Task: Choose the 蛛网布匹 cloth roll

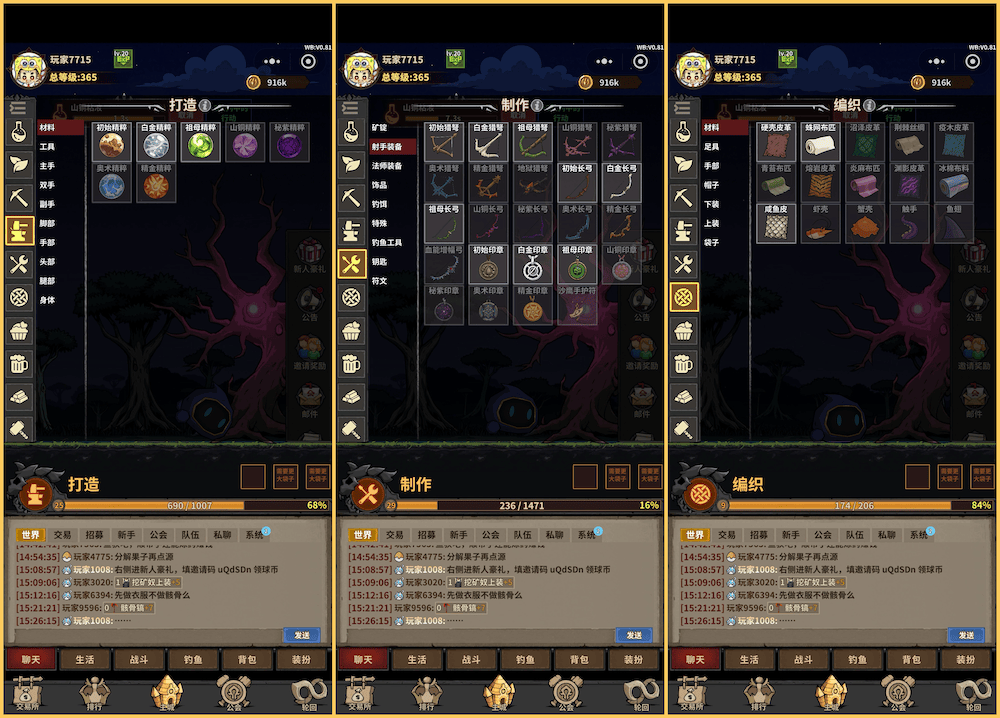Action: coord(821,144)
